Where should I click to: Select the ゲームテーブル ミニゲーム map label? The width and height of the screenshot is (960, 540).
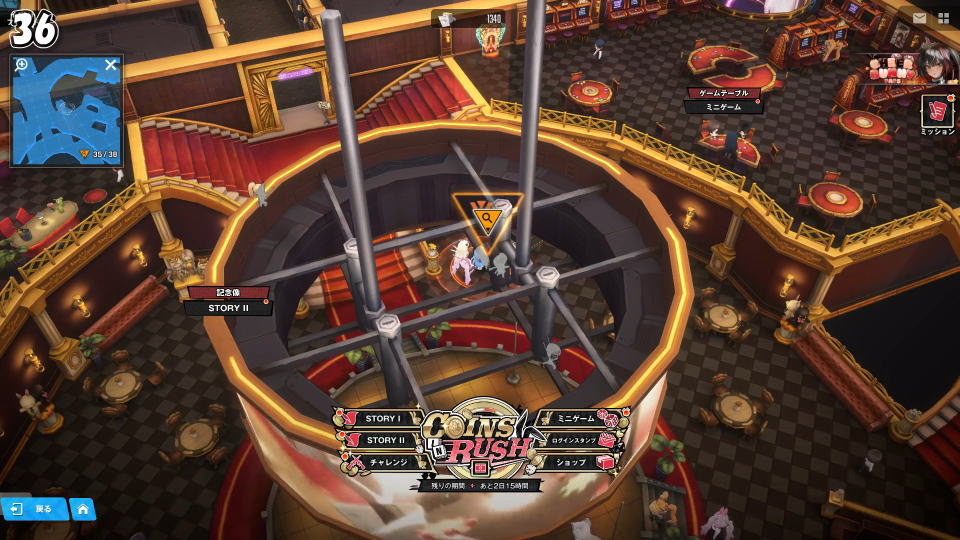(x=724, y=100)
